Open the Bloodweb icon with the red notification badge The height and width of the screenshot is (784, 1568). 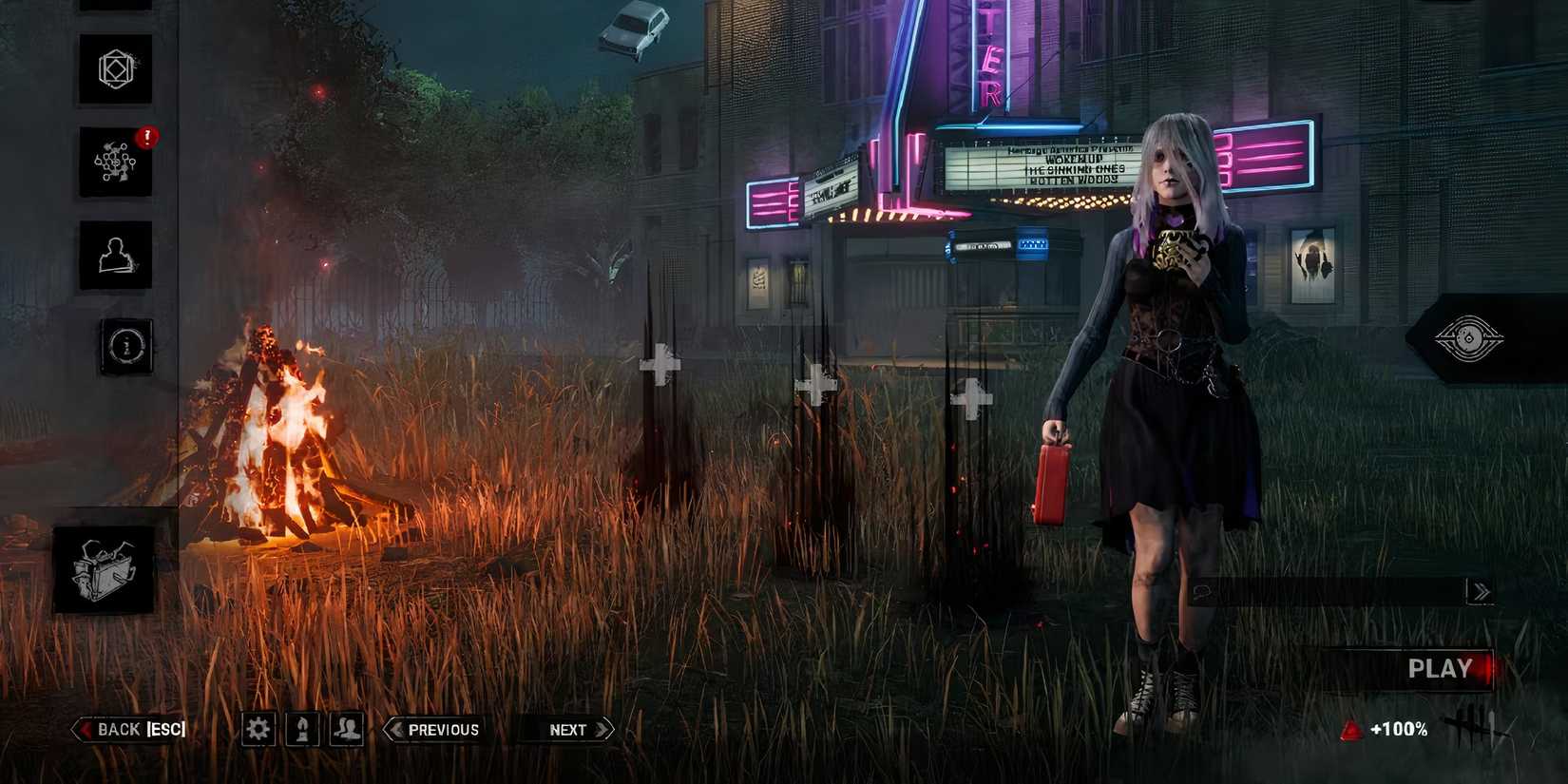(x=114, y=162)
